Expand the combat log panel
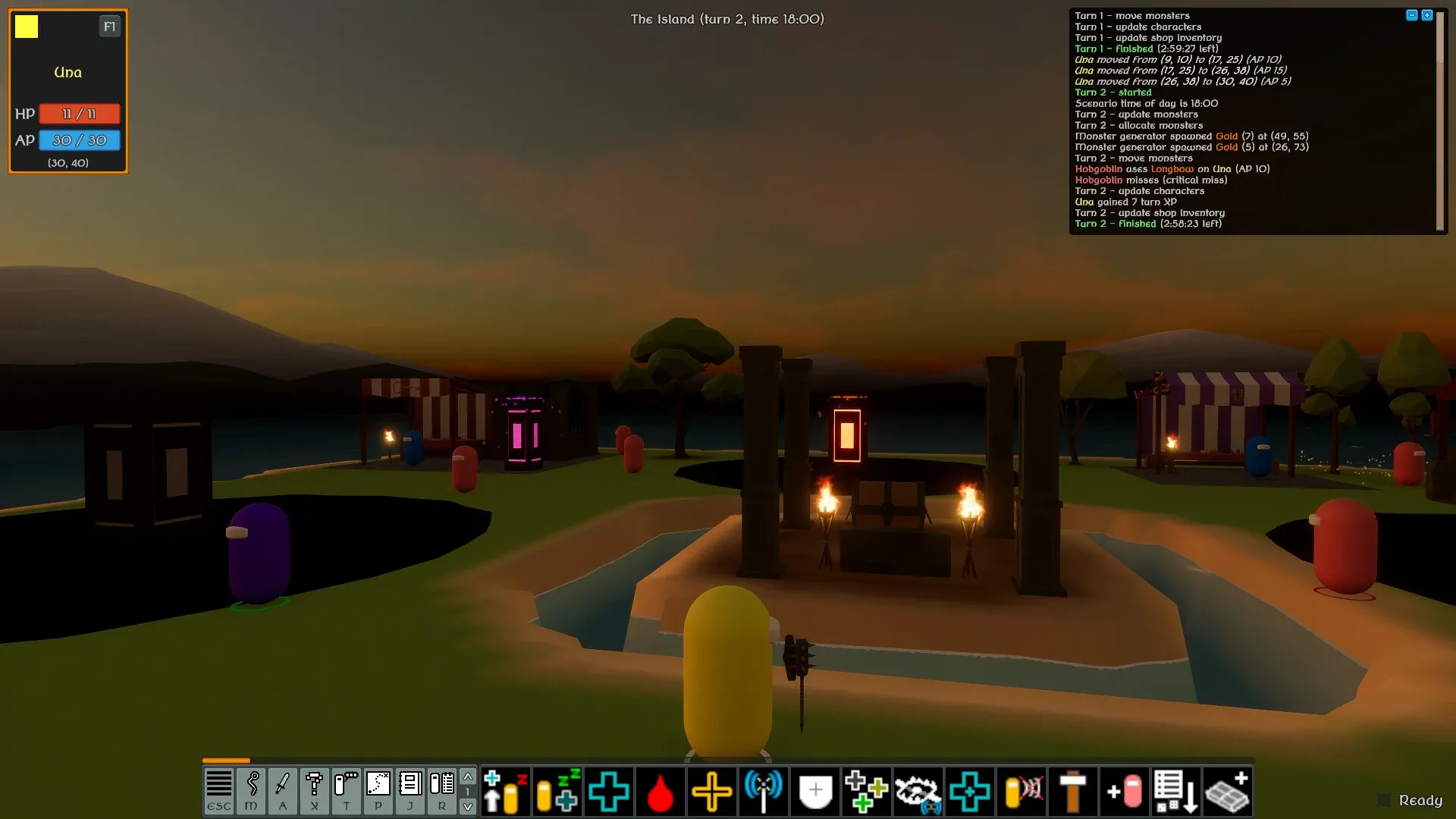The height and width of the screenshot is (819, 1456). pos(1426,13)
